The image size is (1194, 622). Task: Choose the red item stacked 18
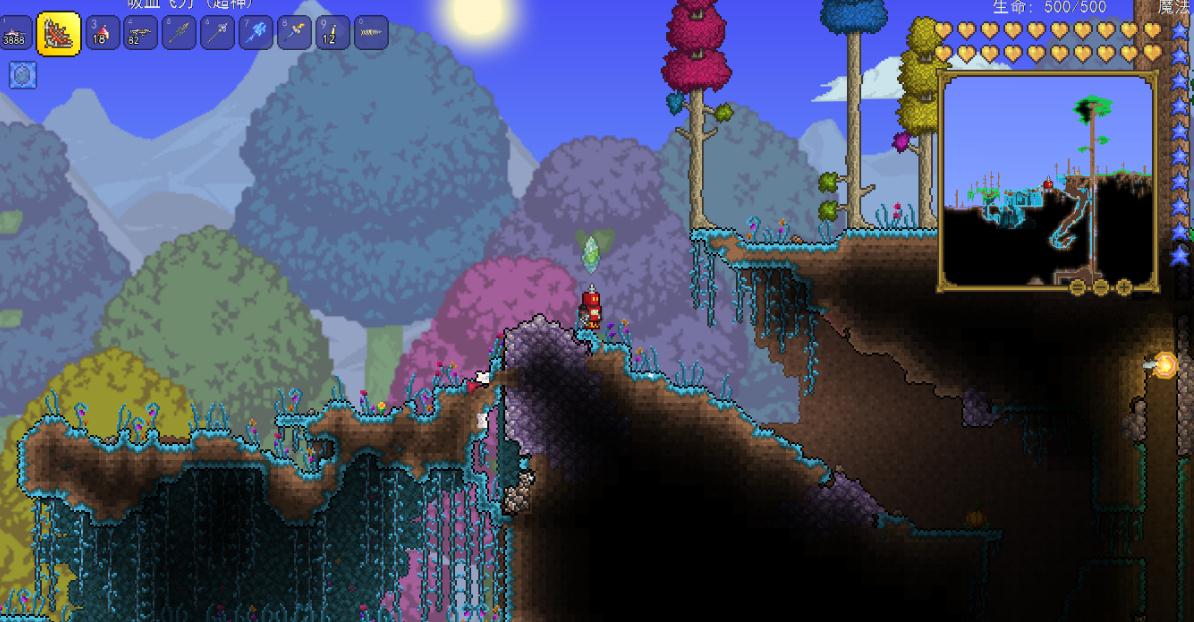pos(103,33)
